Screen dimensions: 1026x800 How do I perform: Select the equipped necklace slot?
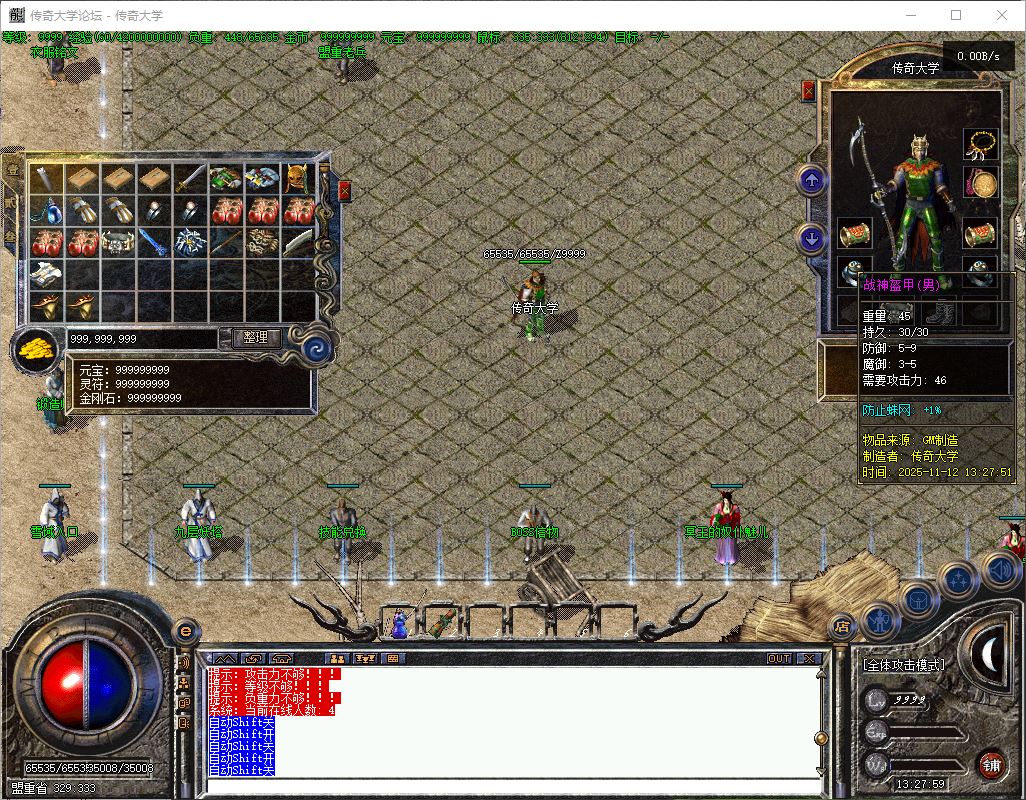[980, 143]
